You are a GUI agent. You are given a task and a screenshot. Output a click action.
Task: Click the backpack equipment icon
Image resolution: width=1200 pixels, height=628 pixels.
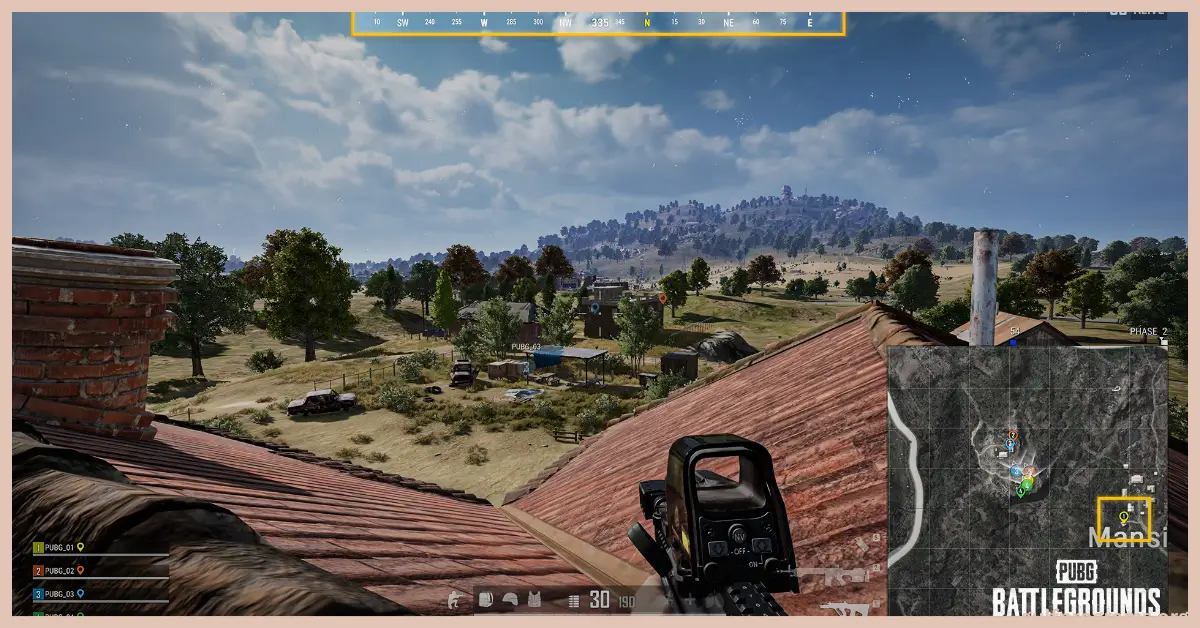coord(487,600)
